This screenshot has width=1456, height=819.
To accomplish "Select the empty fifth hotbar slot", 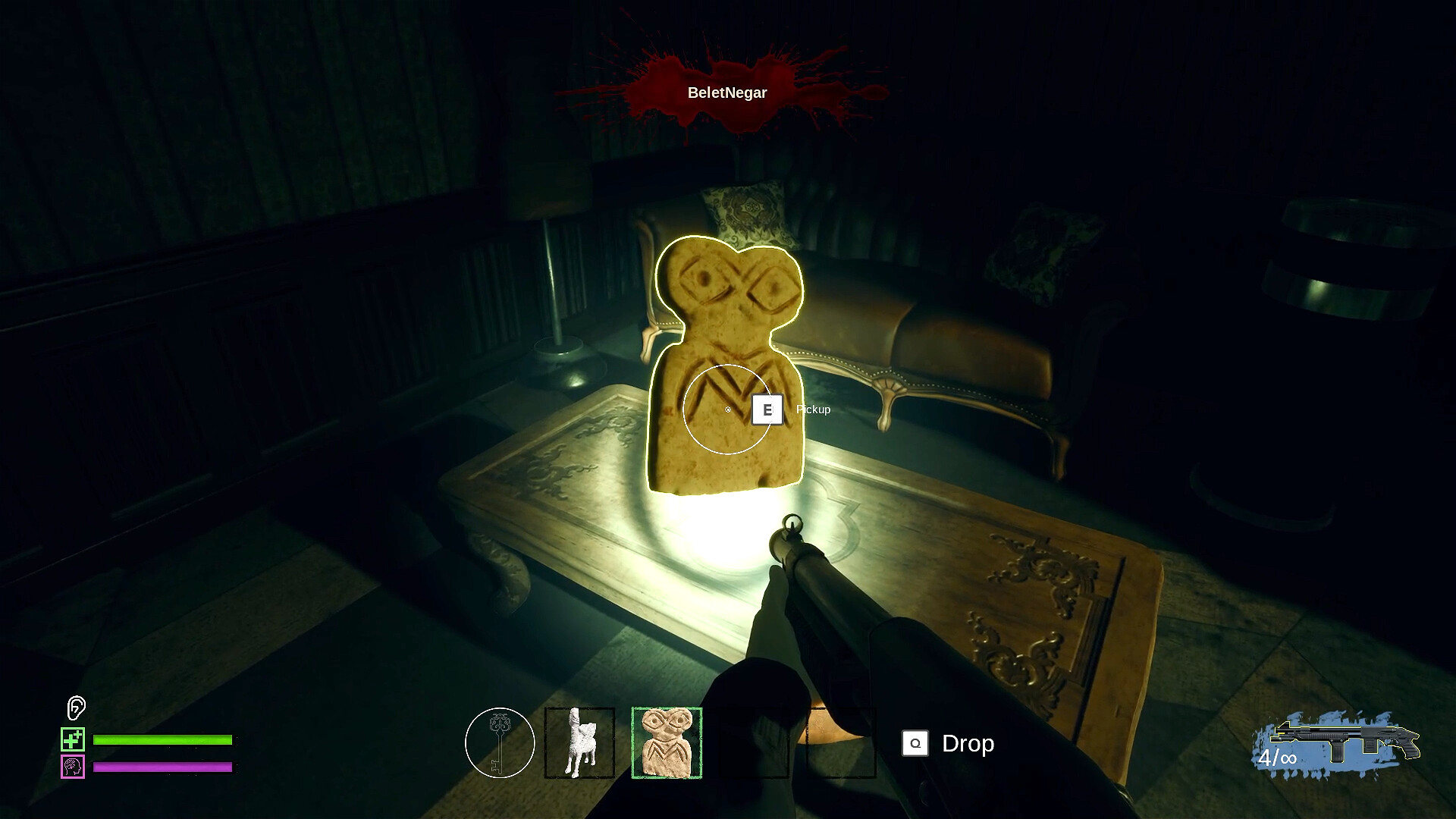I will (x=839, y=742).
